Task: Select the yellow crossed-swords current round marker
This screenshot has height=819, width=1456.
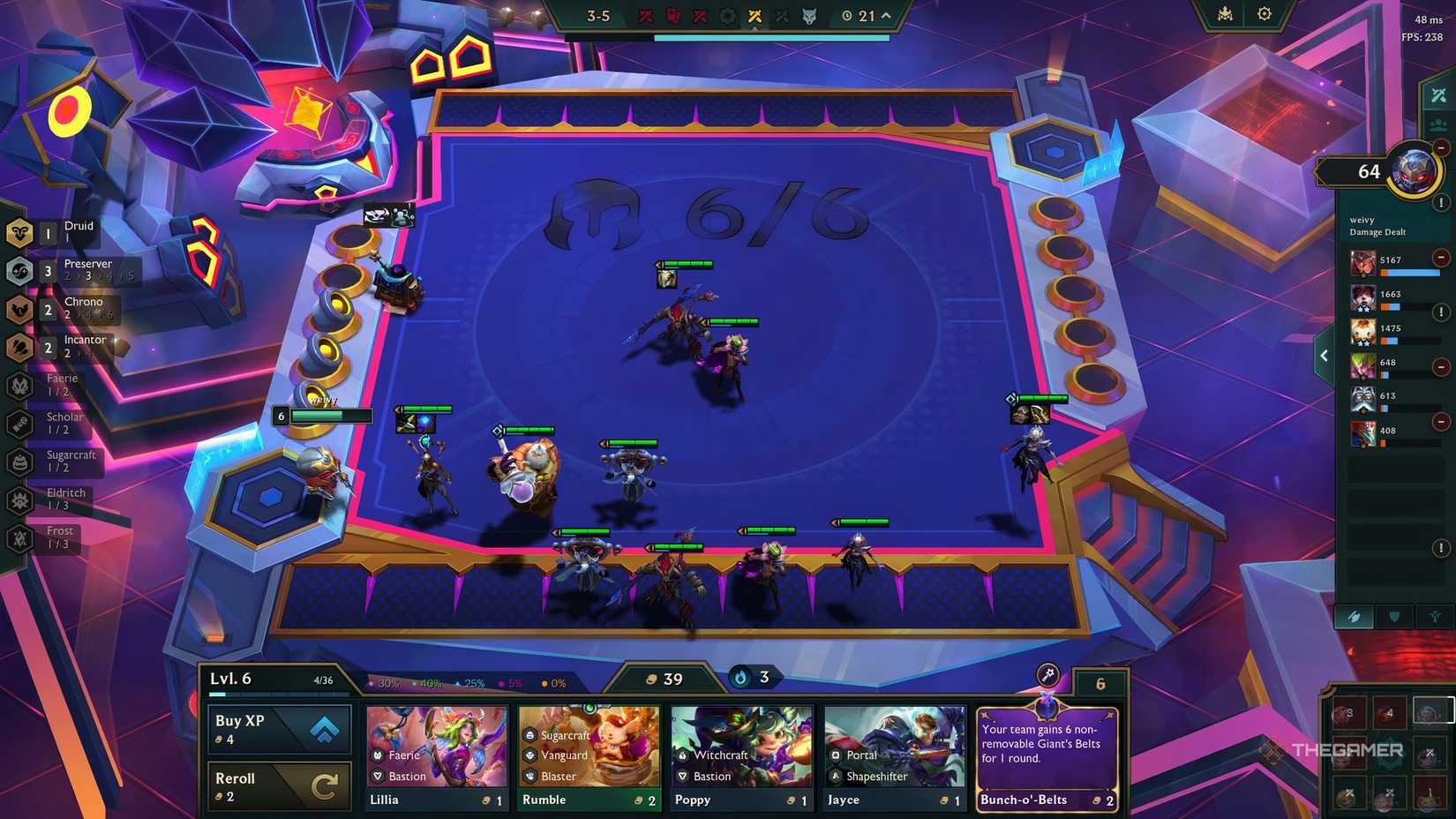Action: tap(754, 15)
